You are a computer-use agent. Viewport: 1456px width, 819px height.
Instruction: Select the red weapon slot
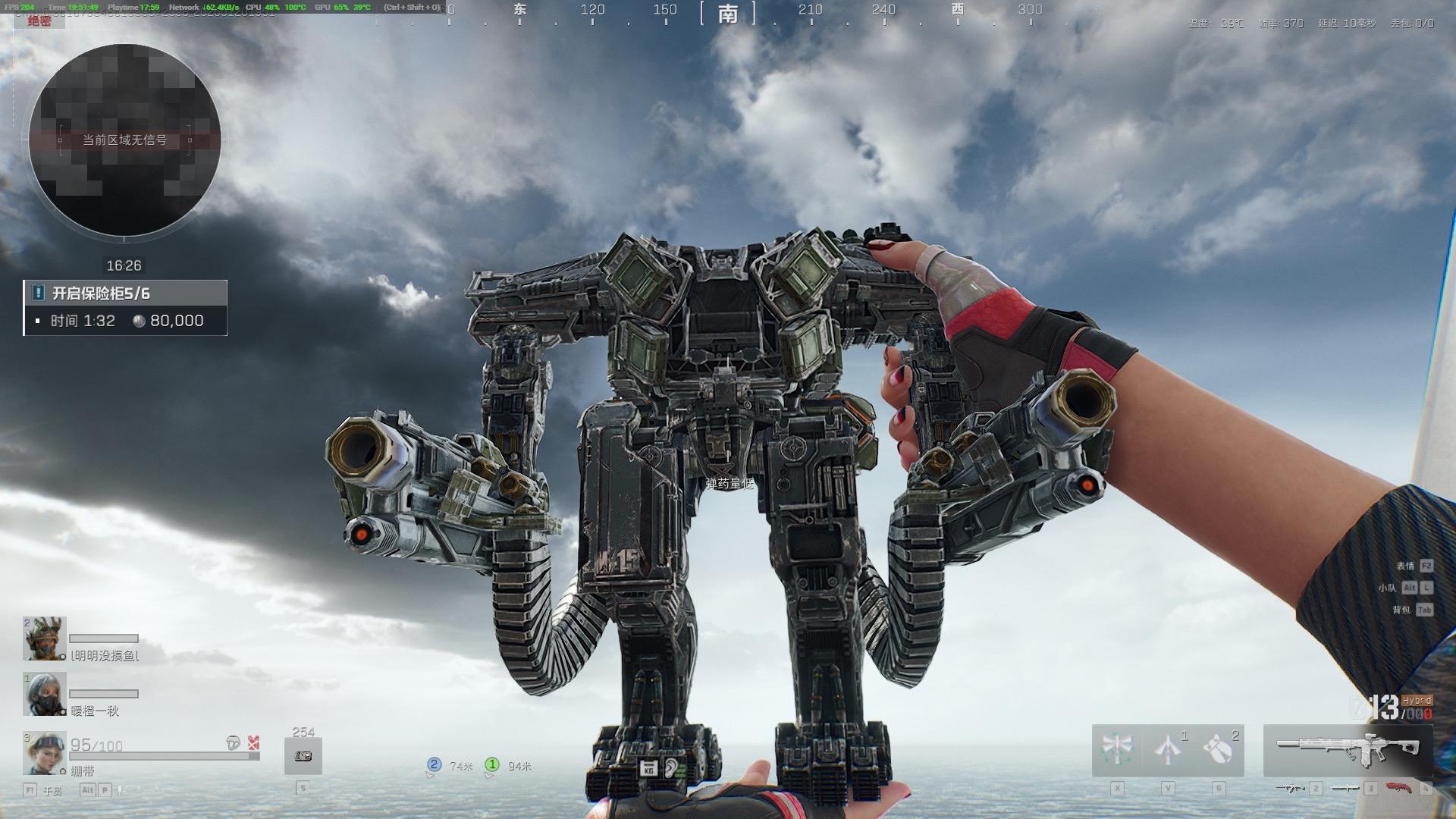pyautogui.click(x=1399, y=789)
